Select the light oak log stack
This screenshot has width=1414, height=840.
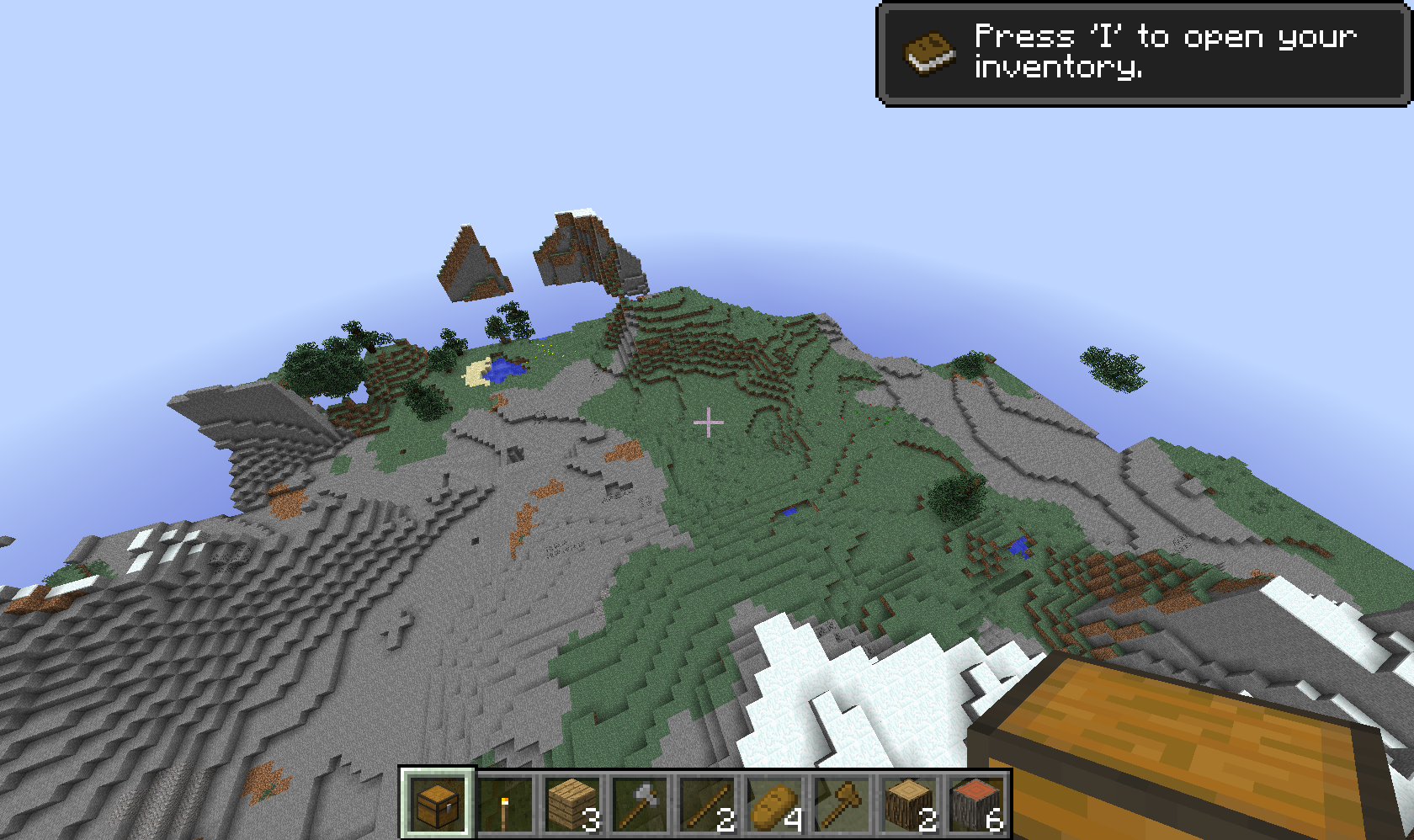pos(909,804)
